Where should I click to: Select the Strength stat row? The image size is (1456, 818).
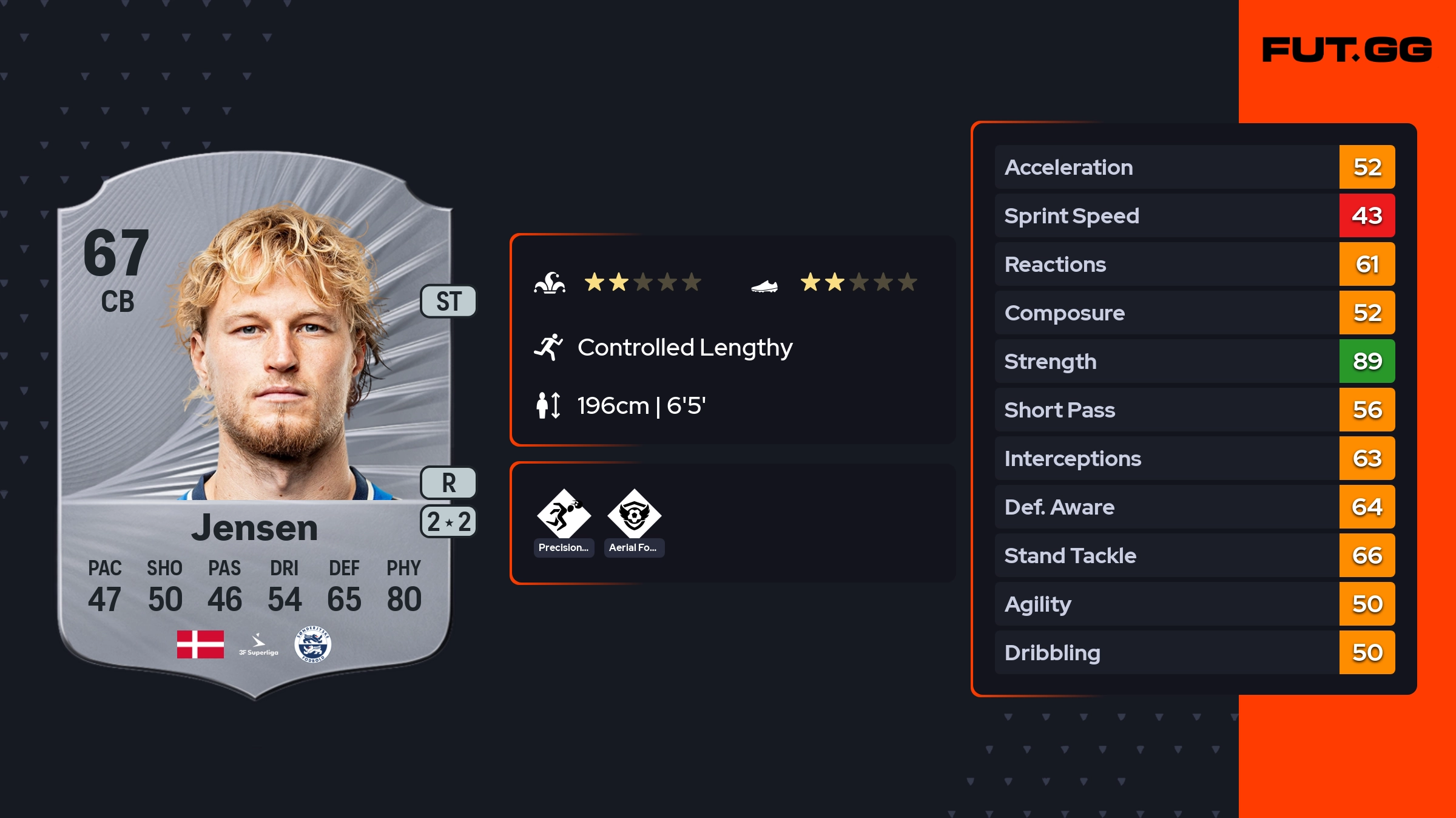[x=1194, y=362]
